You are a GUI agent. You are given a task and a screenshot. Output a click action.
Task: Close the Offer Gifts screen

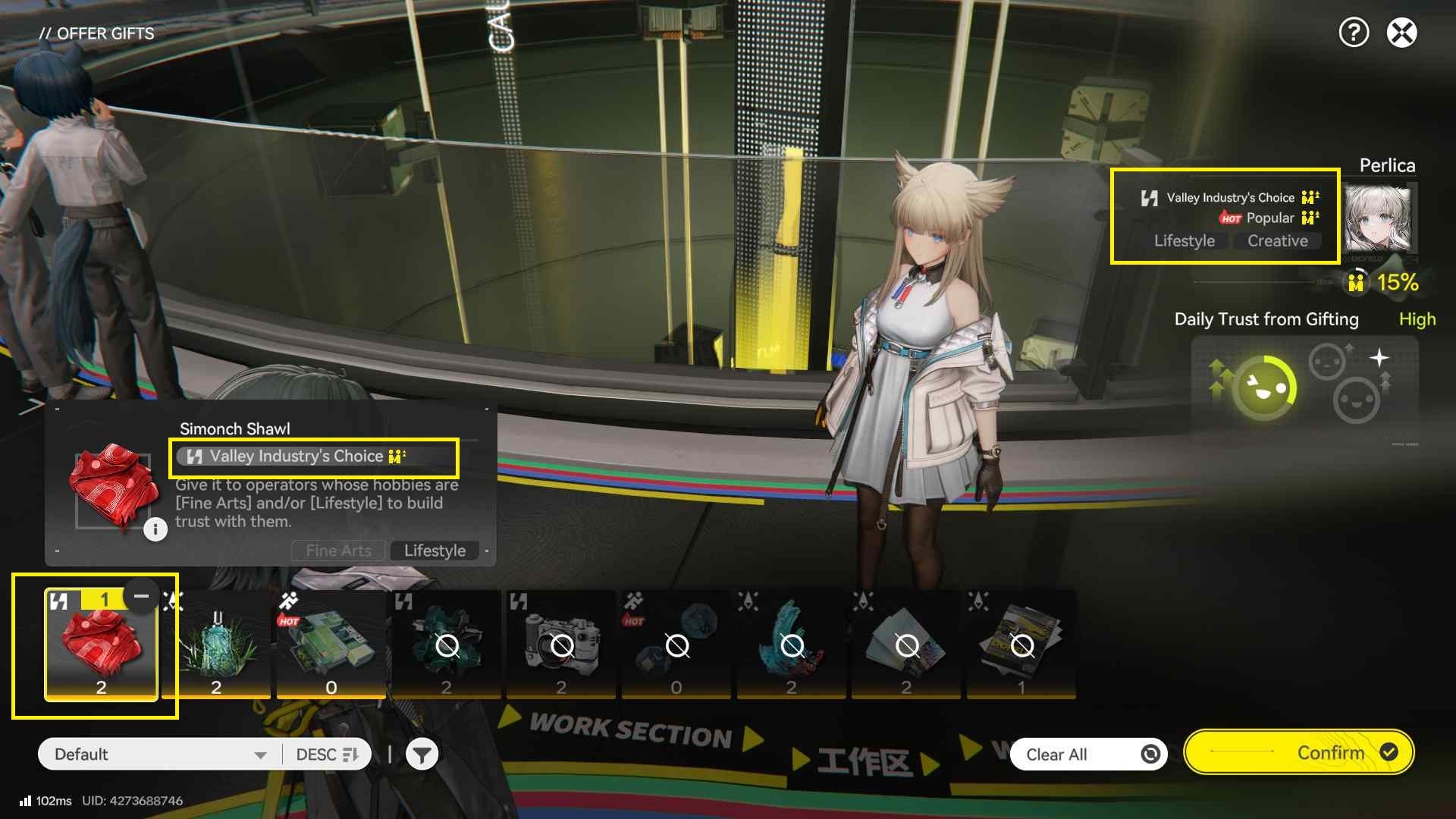point(1401,33)
